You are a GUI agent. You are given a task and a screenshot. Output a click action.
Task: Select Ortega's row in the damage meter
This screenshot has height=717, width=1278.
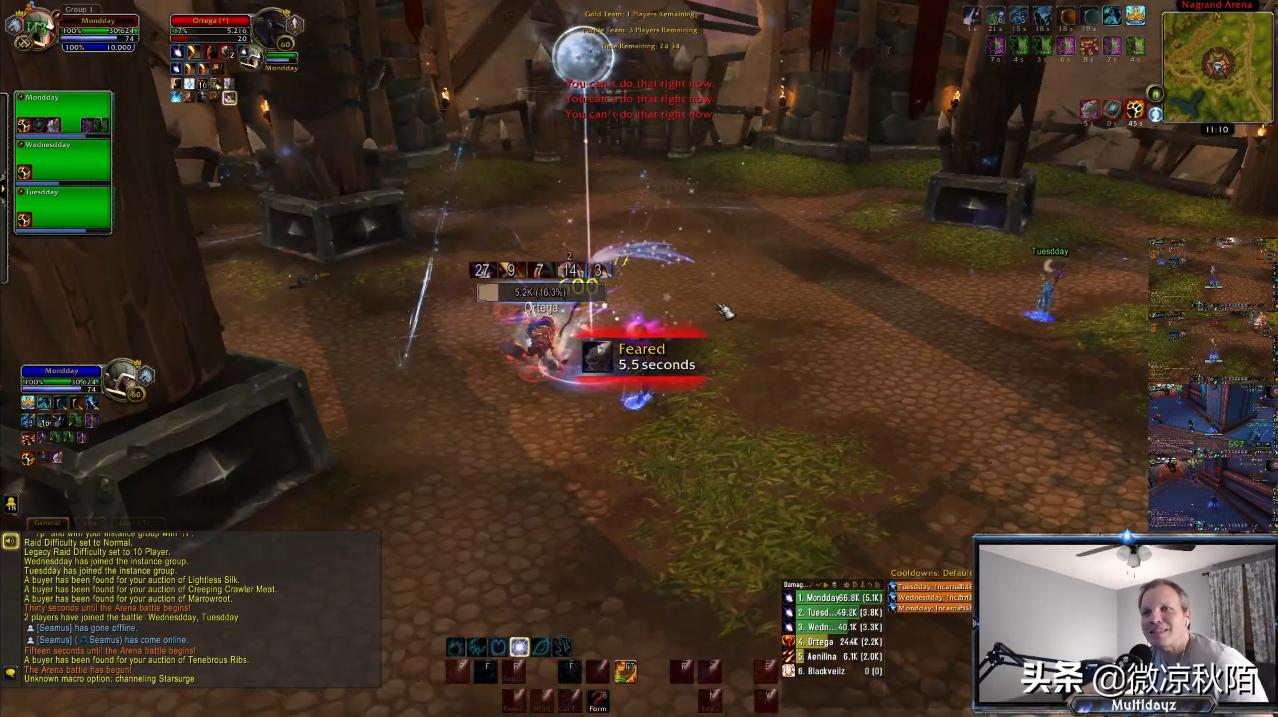pos(834,642)
